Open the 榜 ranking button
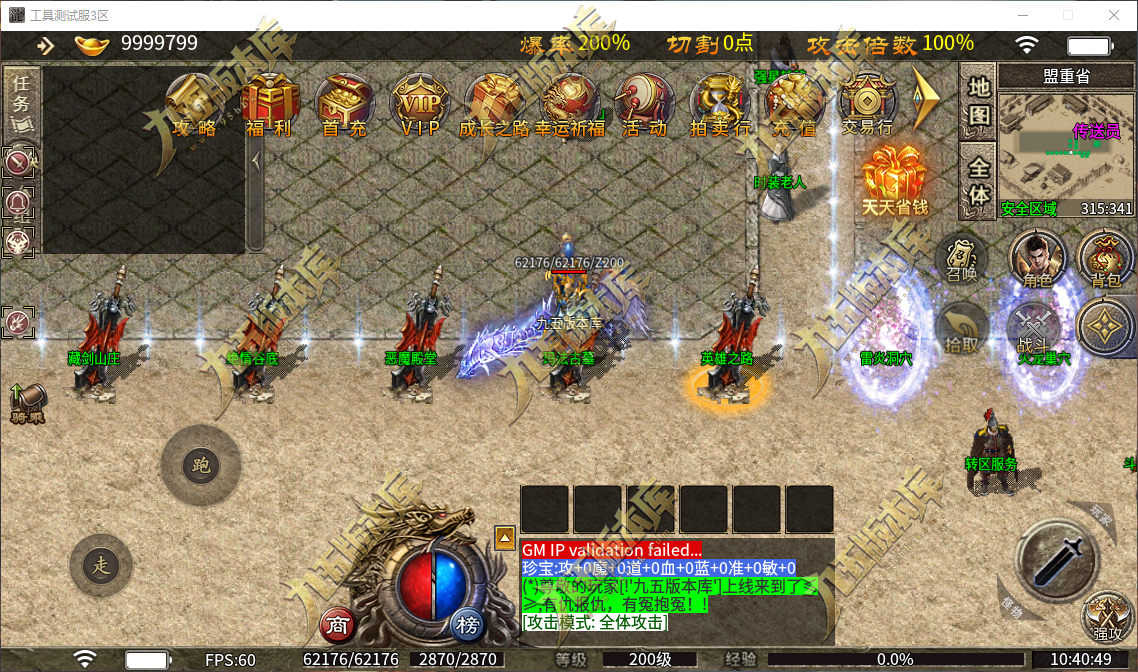The height and width of the screenshot is (672, 1138). coord(466,625)
